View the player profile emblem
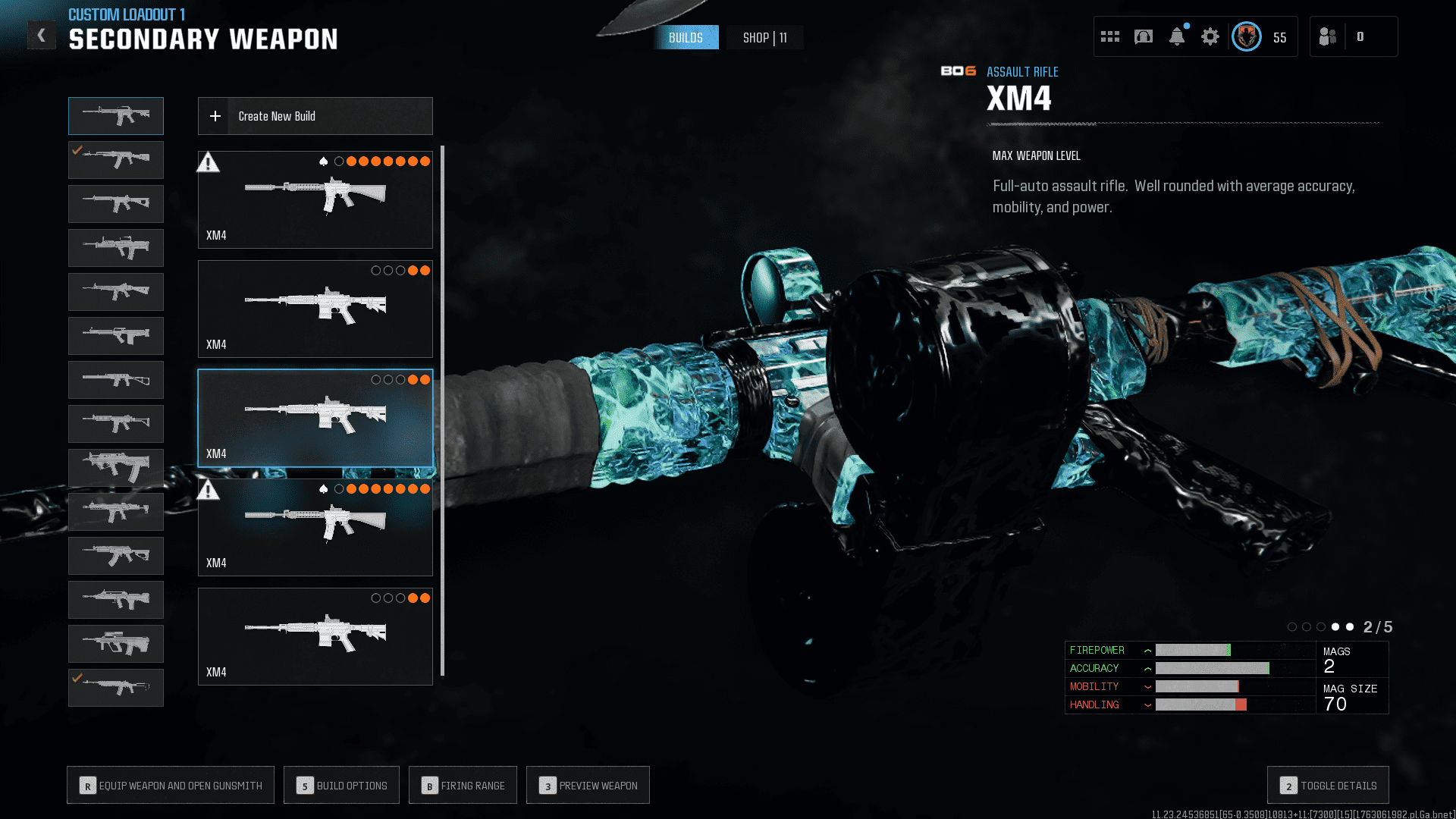Viewport: 1456px width, 819px height. (1247, 36)
